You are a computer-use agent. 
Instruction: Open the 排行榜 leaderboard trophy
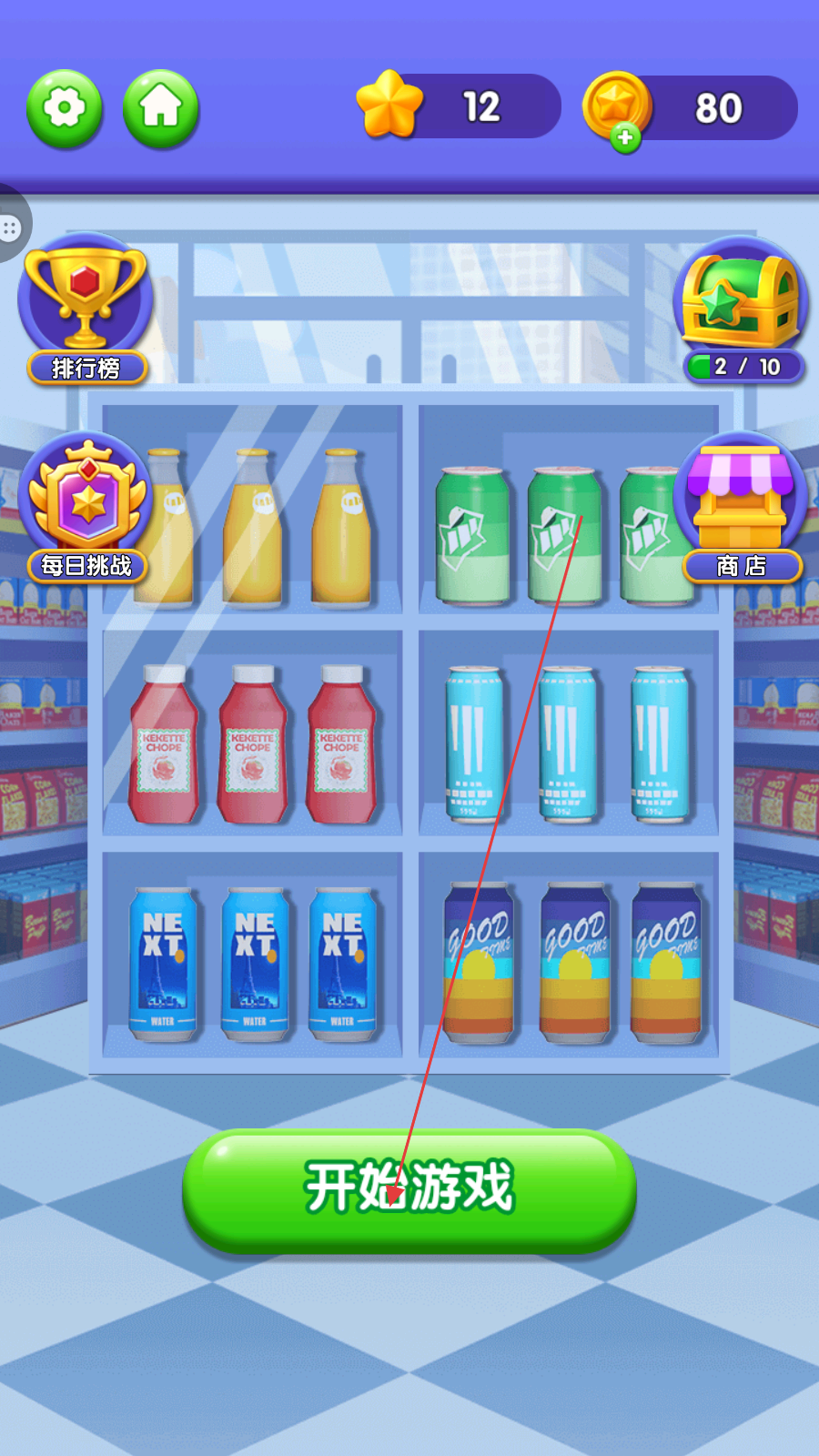86,309
